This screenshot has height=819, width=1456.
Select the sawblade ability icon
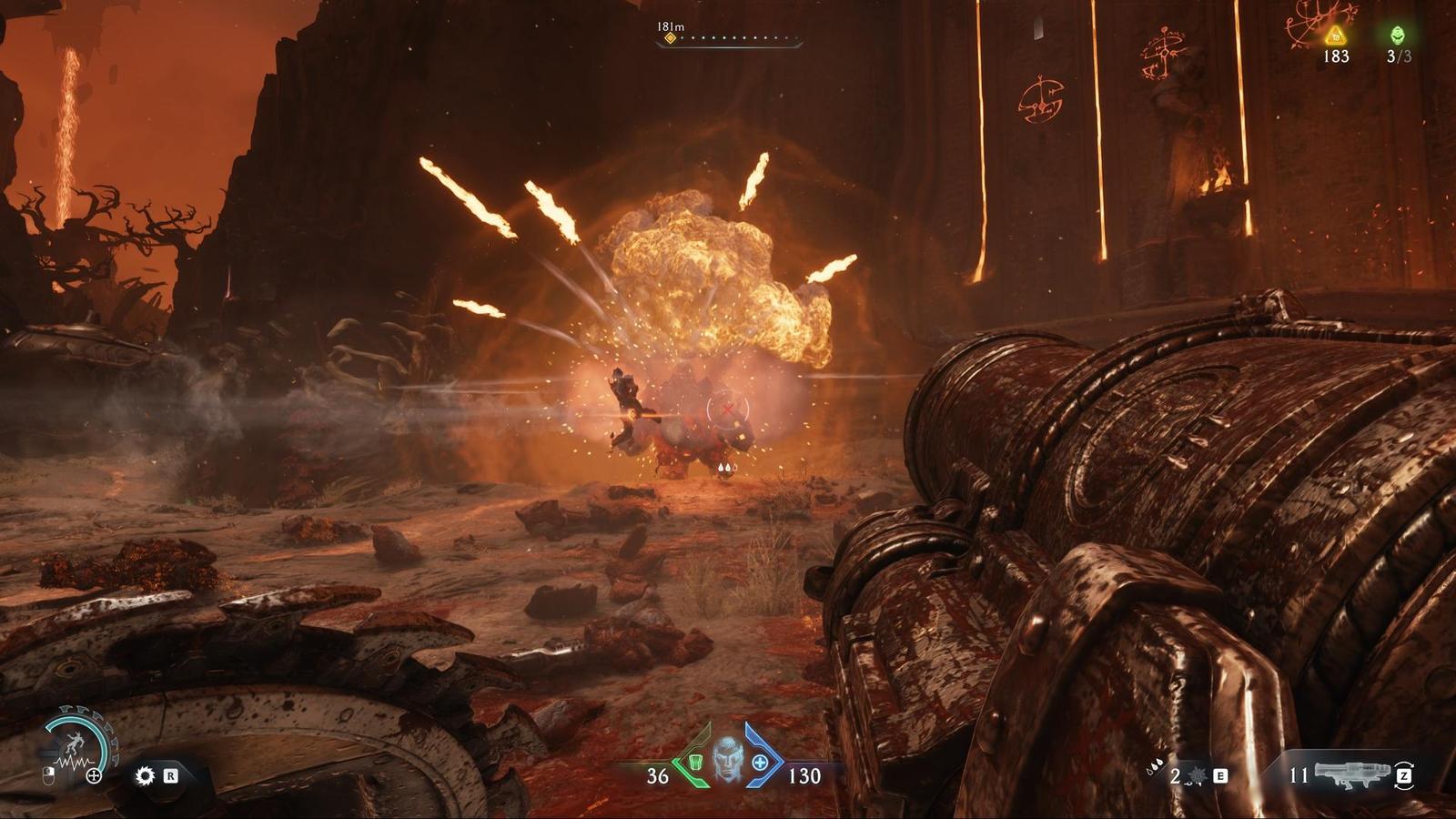pyautogui.click(x=145, y=775)
